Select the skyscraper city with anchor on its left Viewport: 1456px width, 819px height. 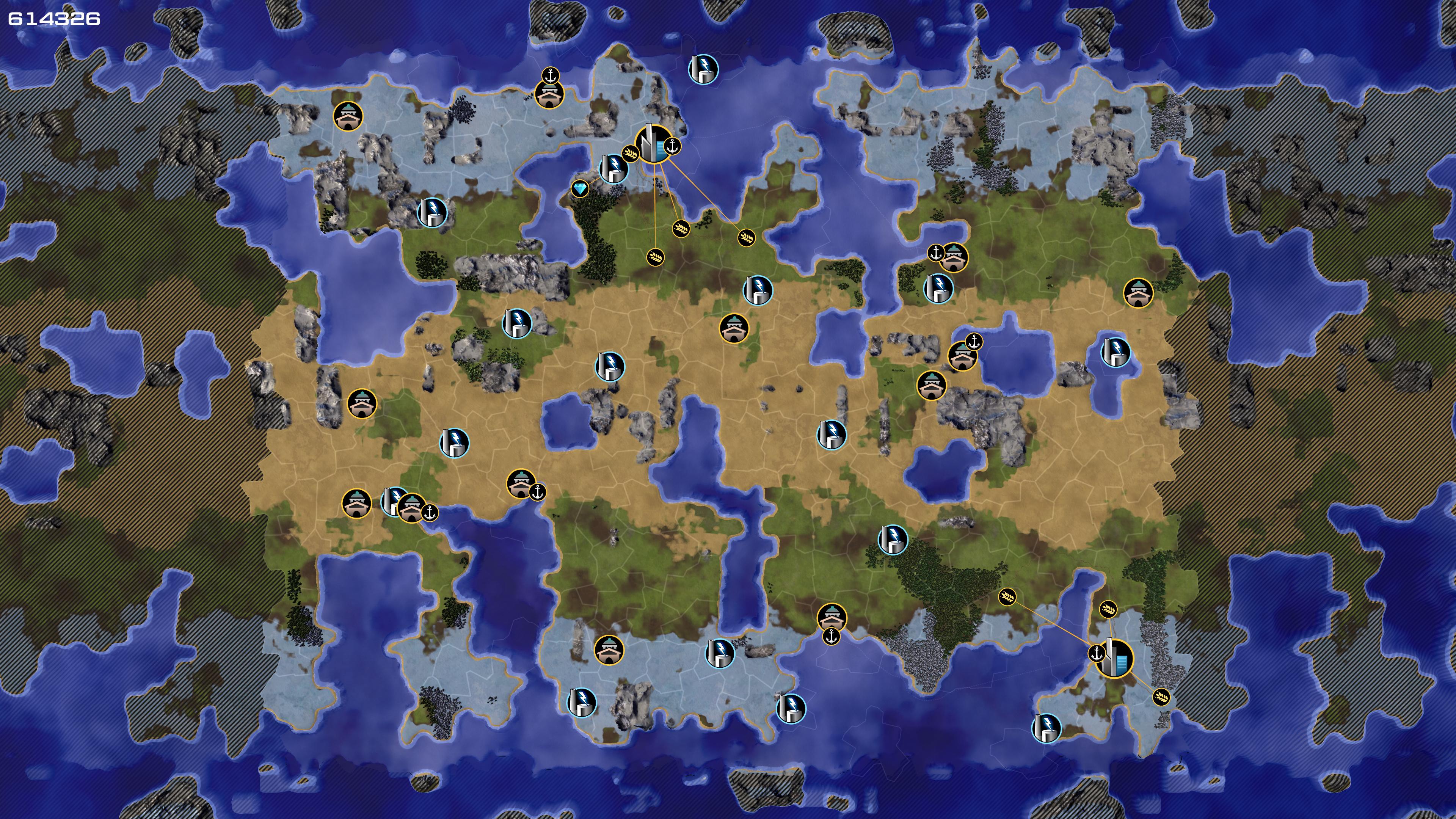(x=1114, y=659)
